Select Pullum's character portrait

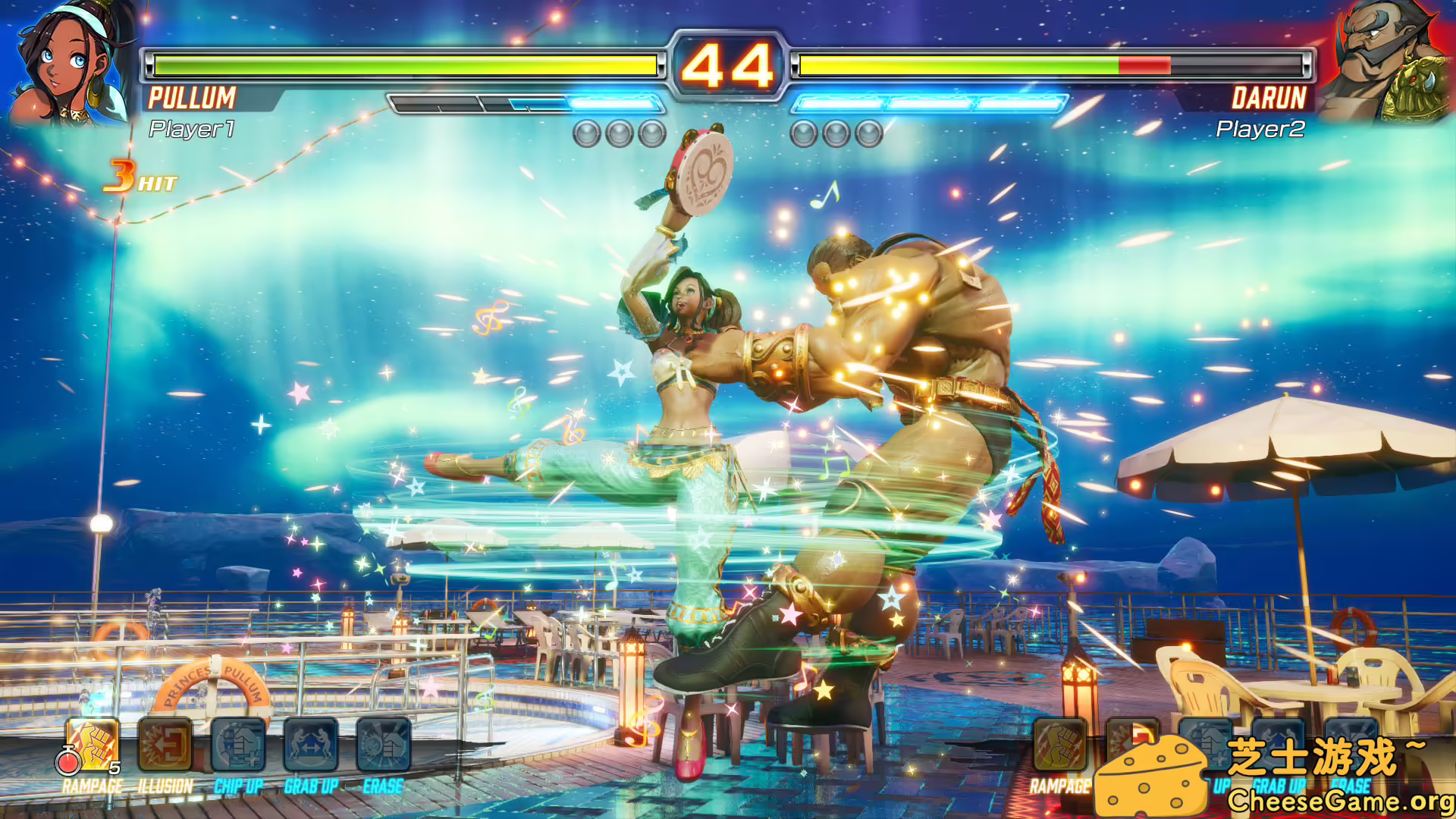tap(64, 61)
